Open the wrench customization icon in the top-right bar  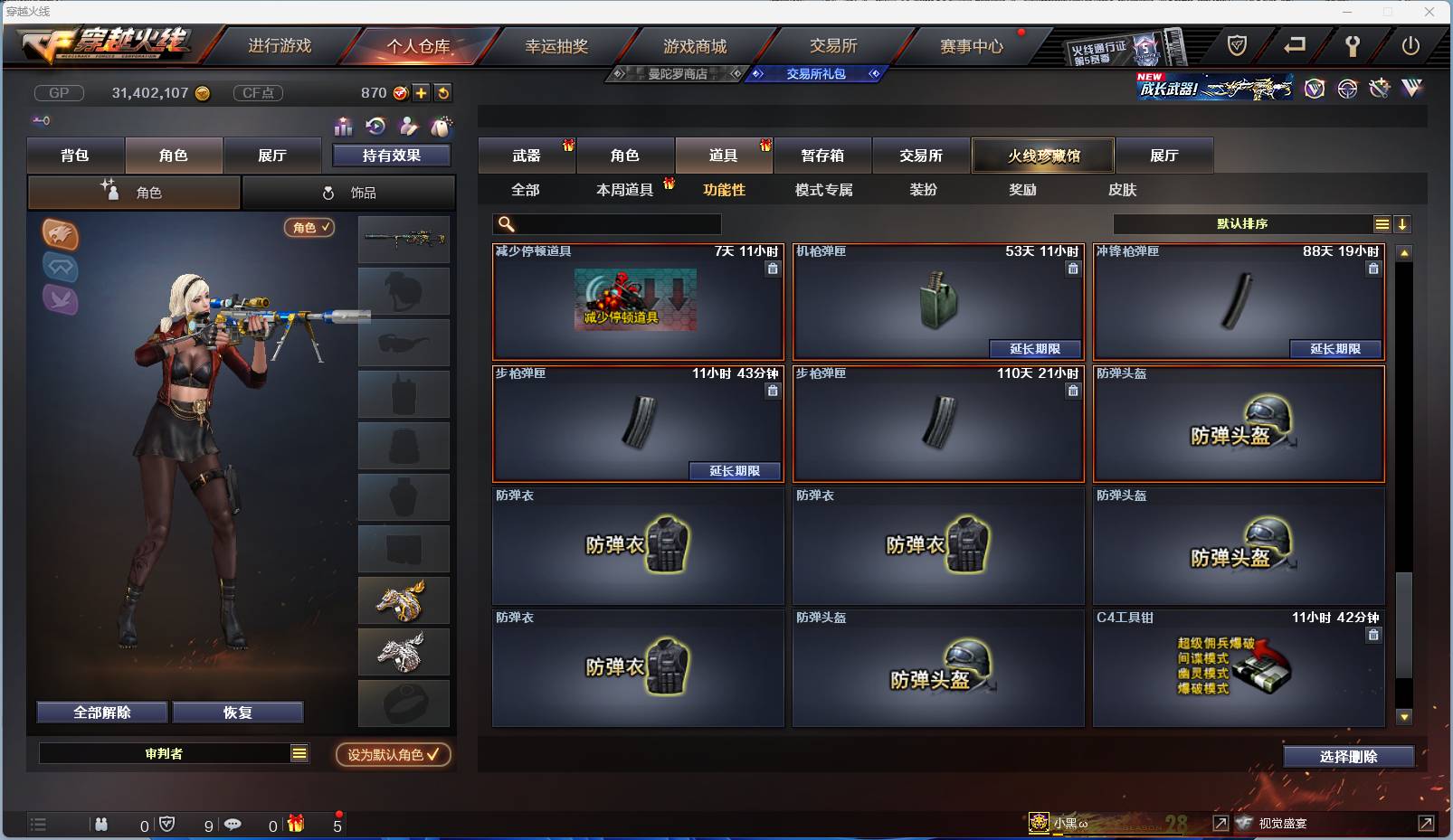tap(1380, 90)
